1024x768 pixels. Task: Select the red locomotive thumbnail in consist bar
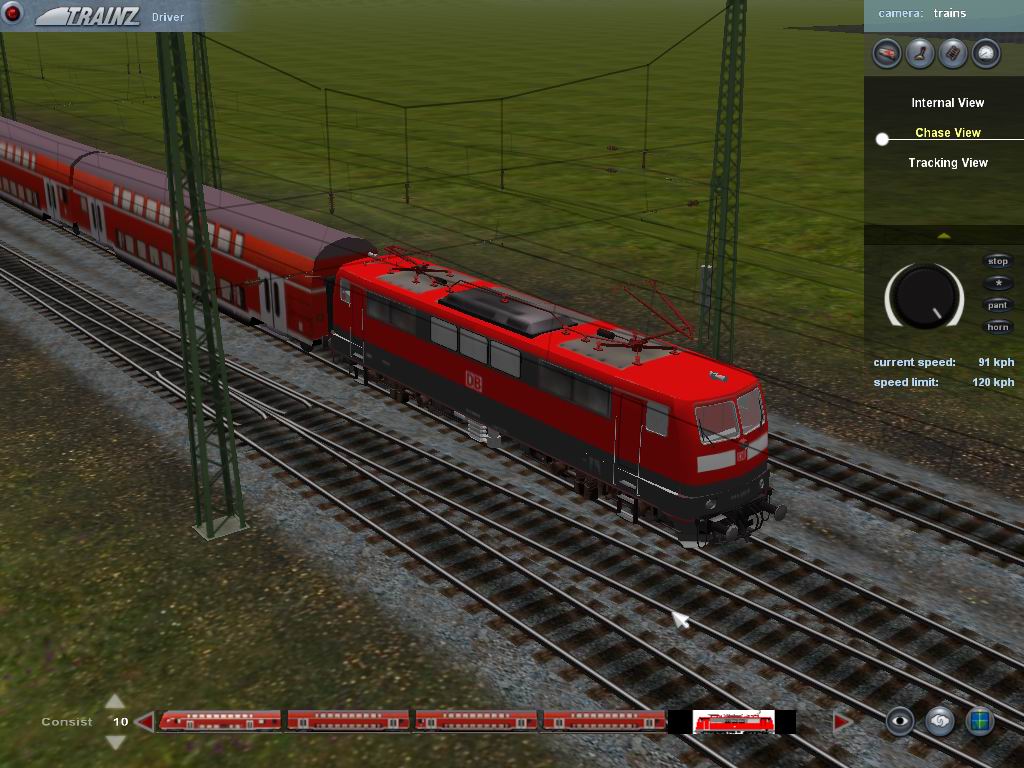[x=731, y=722]
